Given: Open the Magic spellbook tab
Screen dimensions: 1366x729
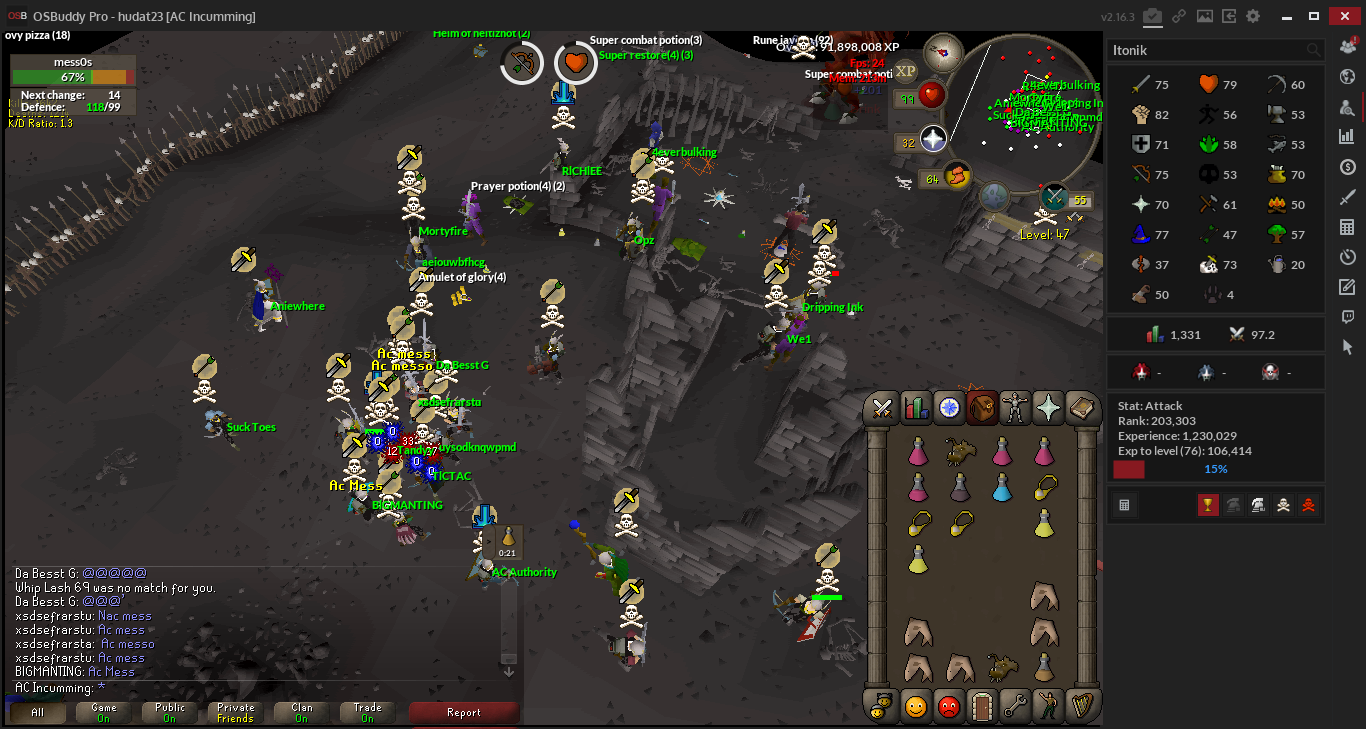Looking at the screenshot, I should 1081,408.
